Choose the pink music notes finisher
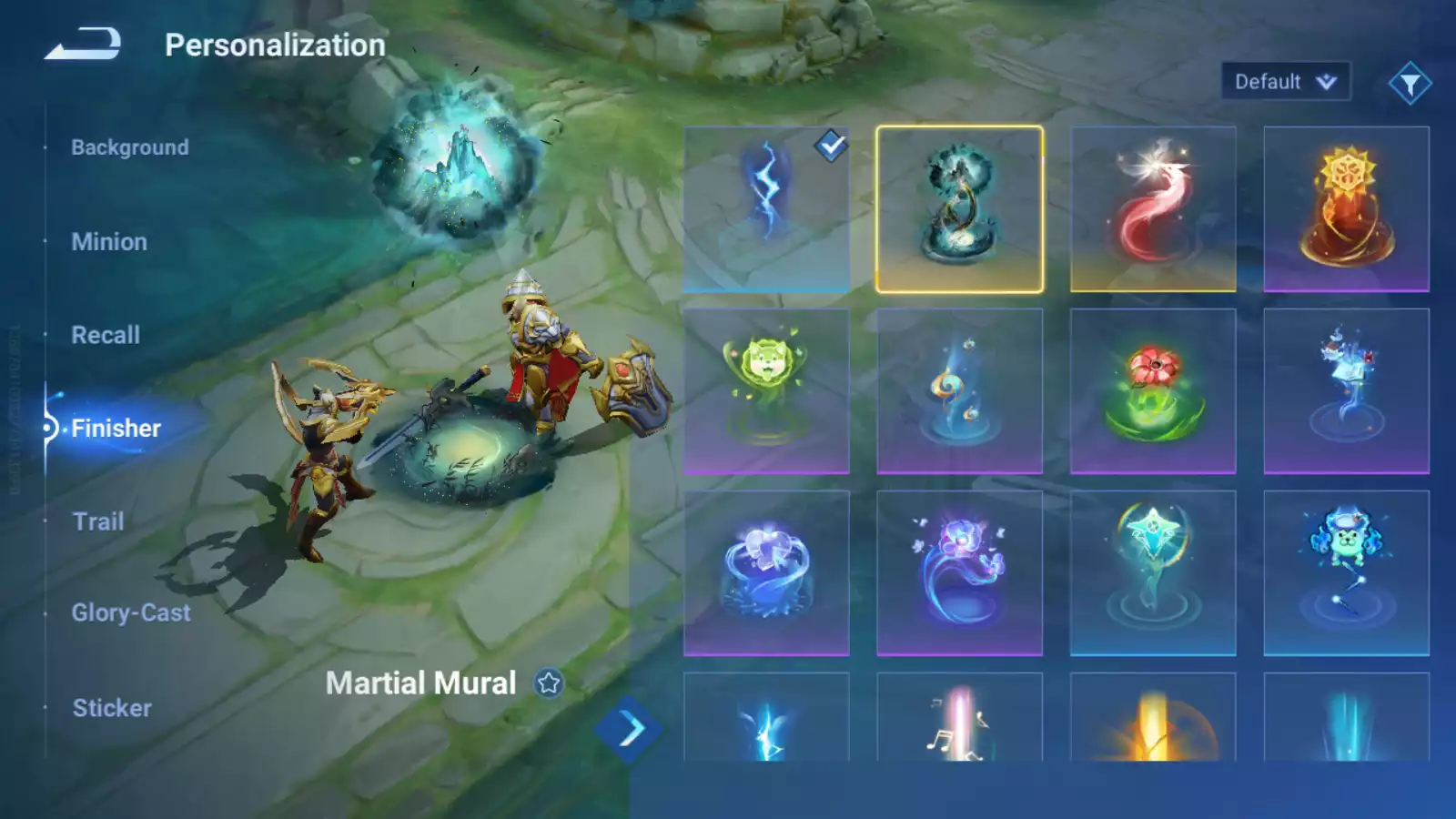The width and height of the screenshot is (1456, 819). 959,719
